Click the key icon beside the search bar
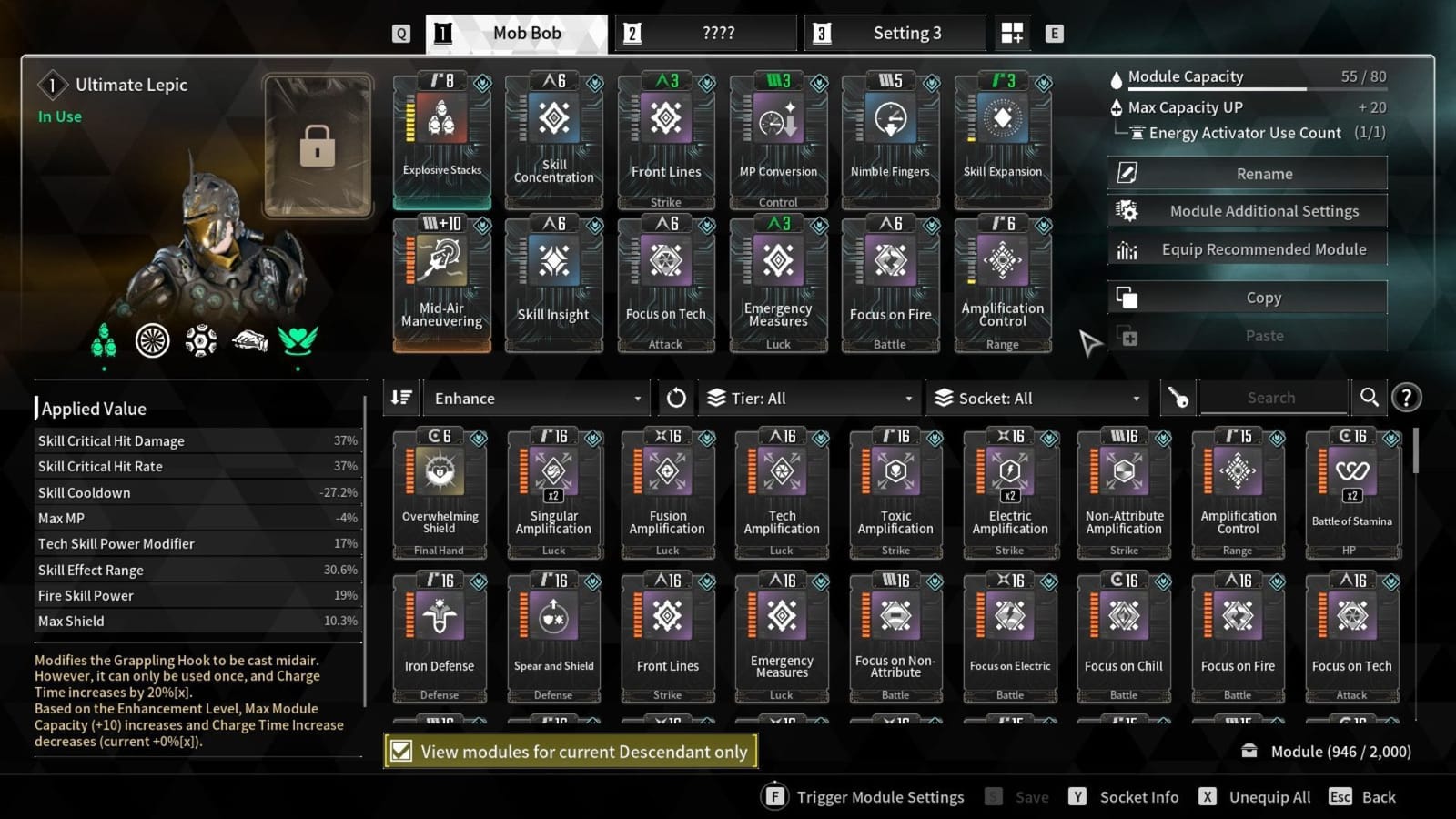1456x819 pixels. (x=1178, y=398)
